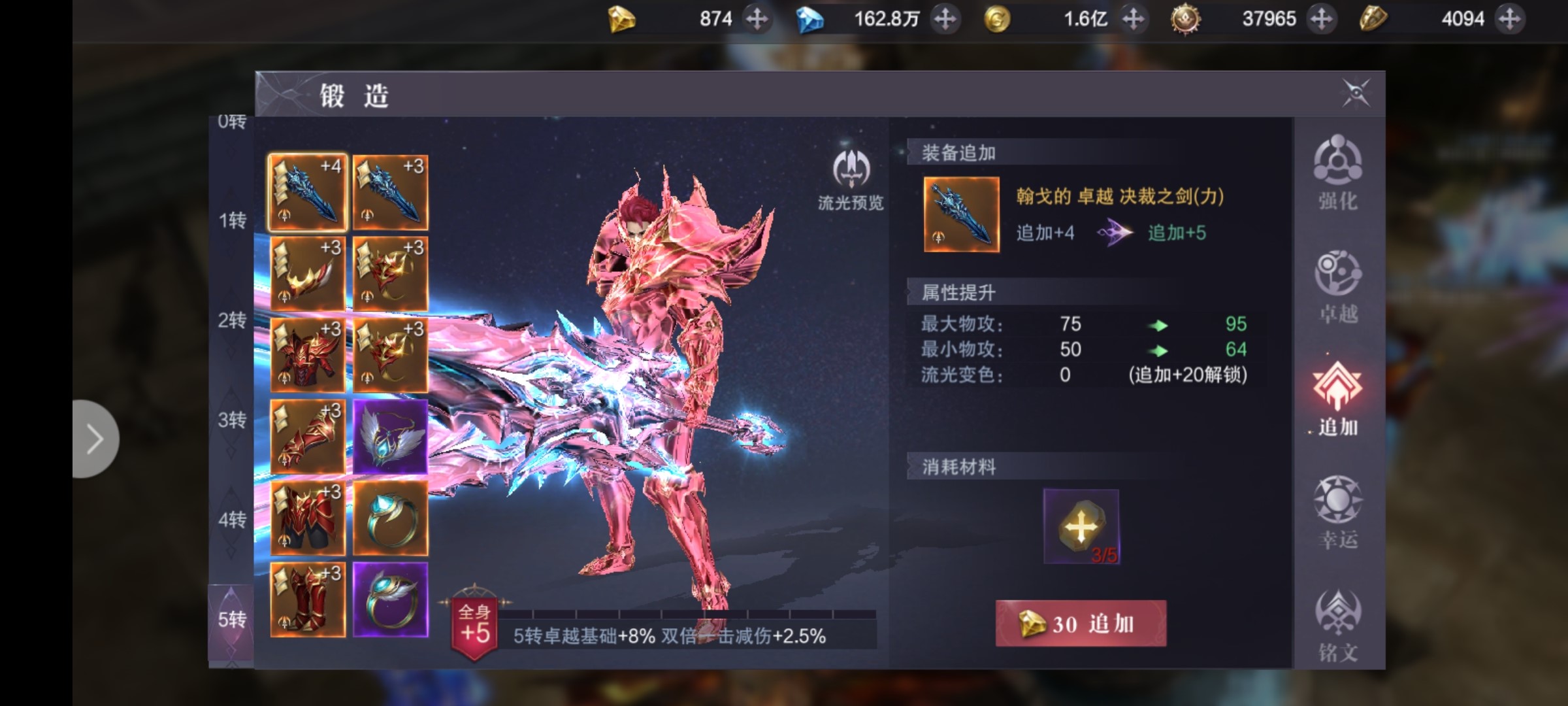Choose the winged necklace slot

point(390,437)
